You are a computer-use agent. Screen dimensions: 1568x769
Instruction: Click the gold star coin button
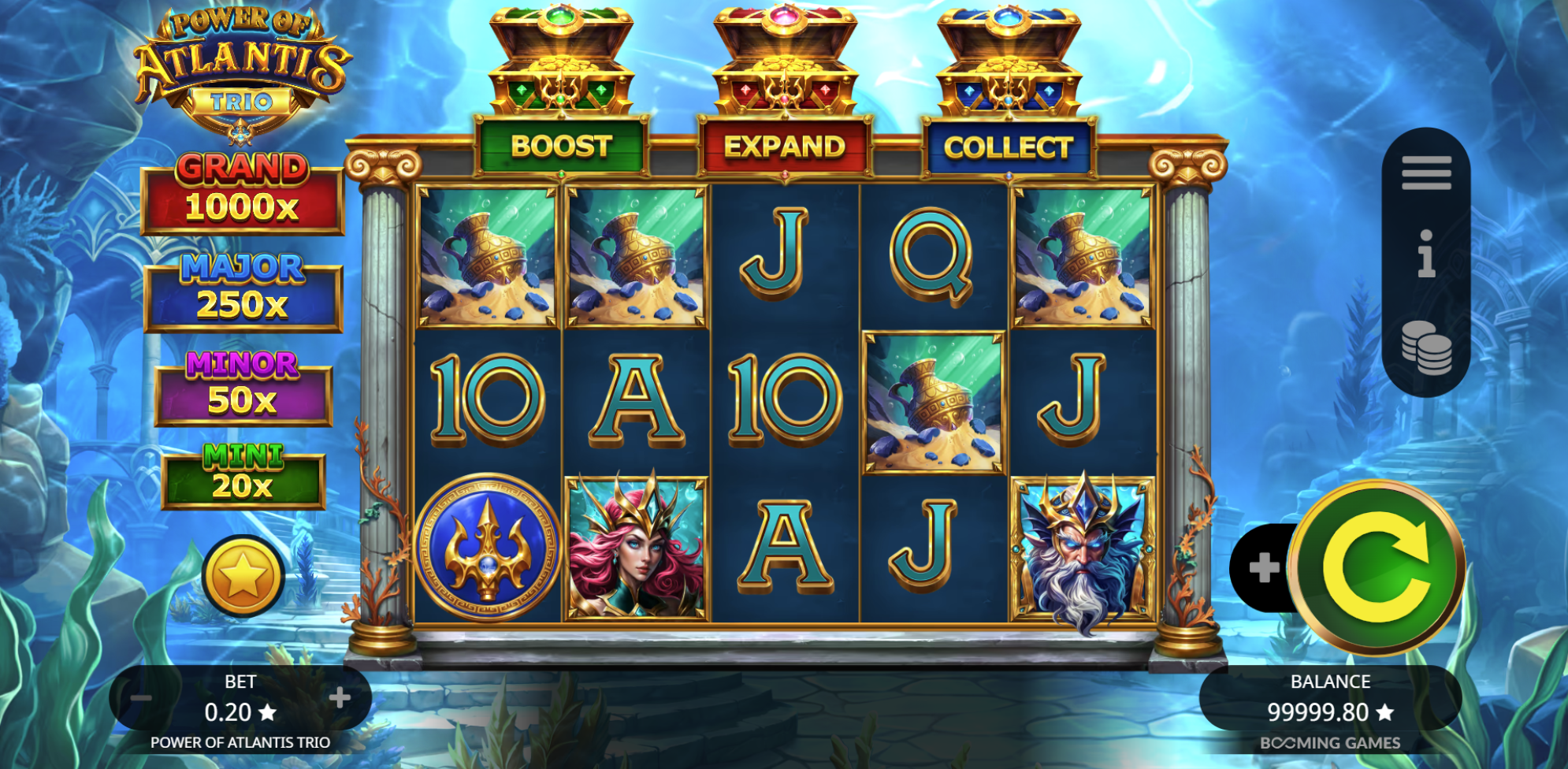pos(243,576)
